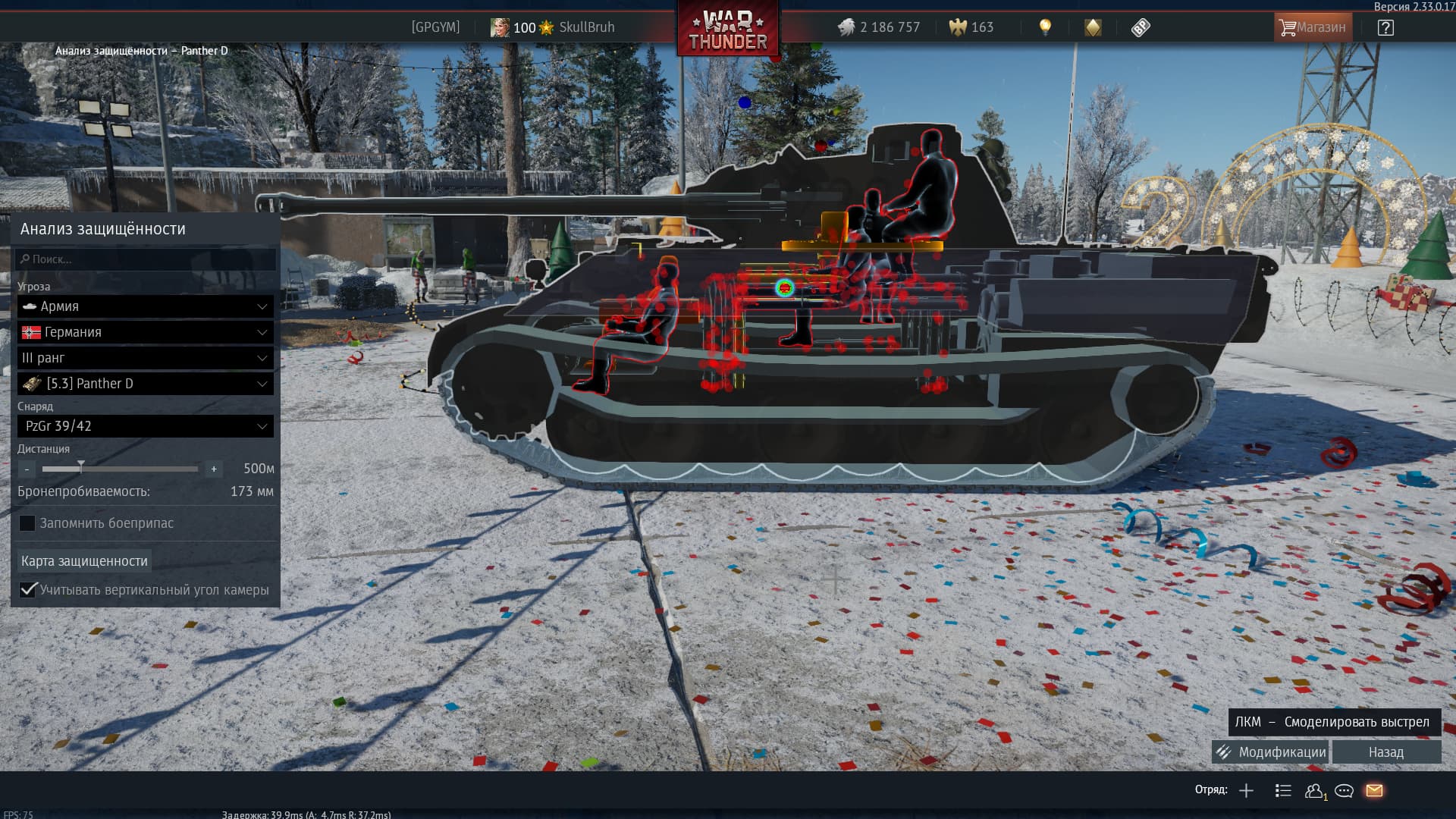Expand the Германия nation dropdown
Screen dimensions: 1456x819
point(146,332)
